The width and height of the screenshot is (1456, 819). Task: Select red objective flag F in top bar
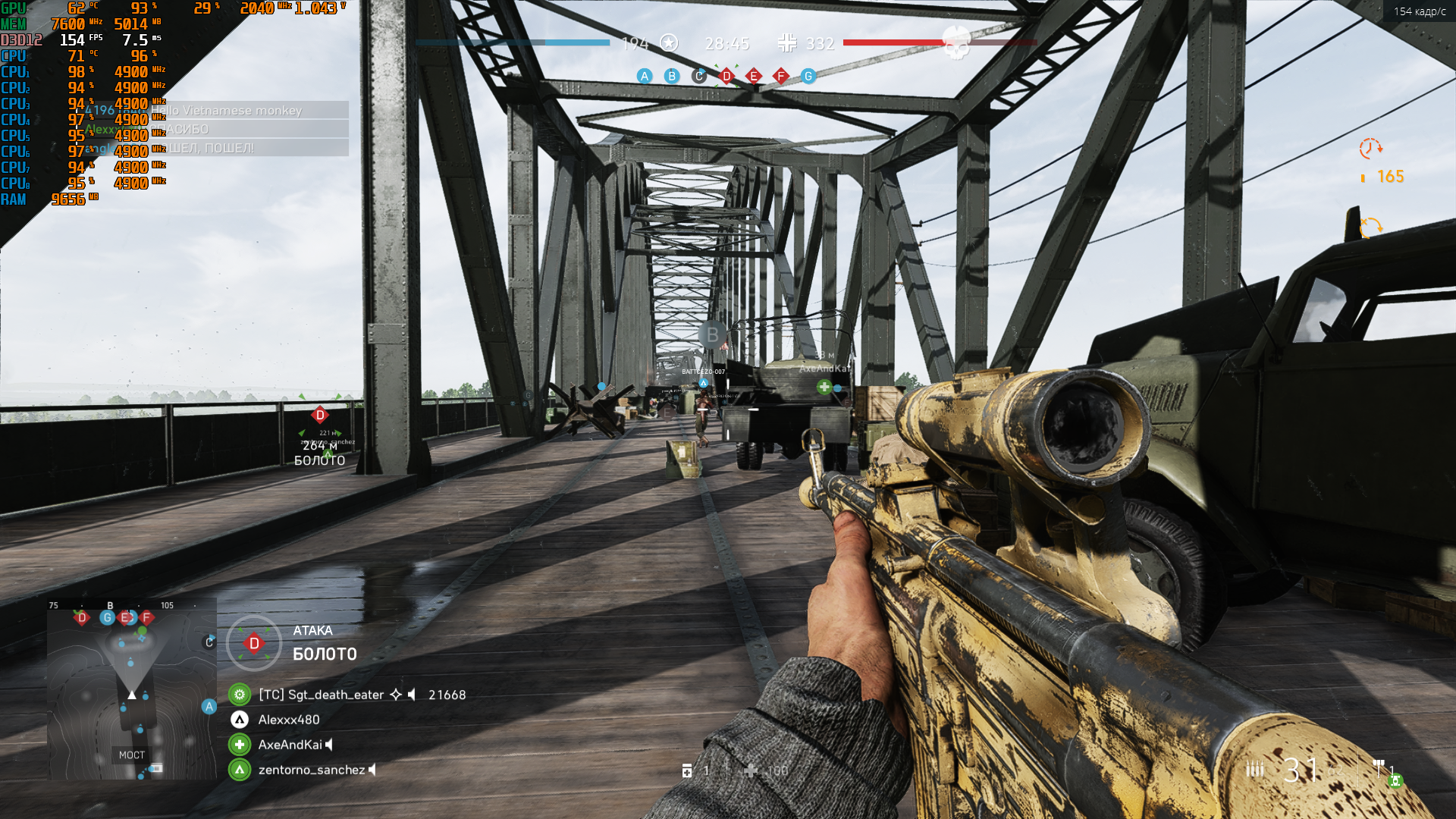[x=781, y=76]
